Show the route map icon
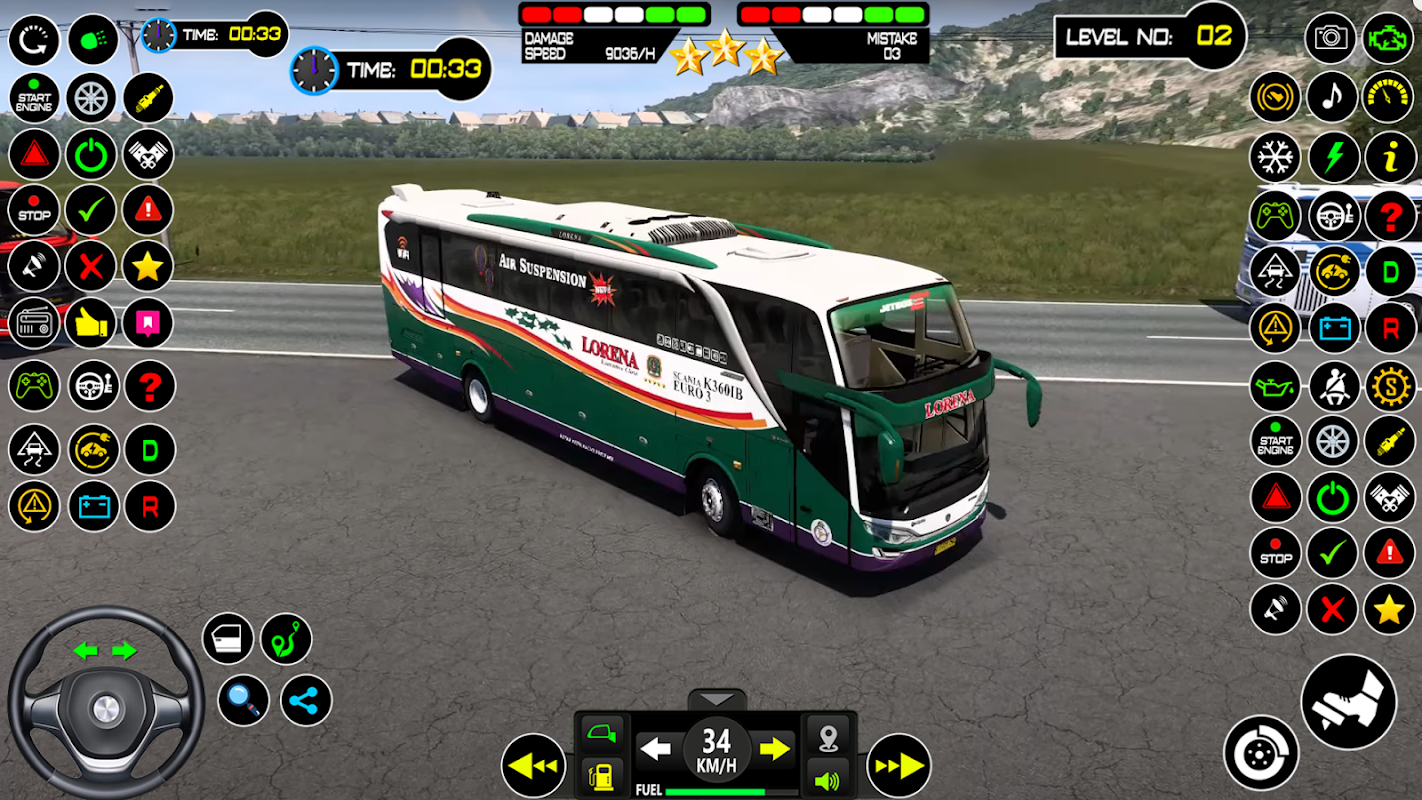Viewport: 1422px width, 800px height. click(286, 639)
